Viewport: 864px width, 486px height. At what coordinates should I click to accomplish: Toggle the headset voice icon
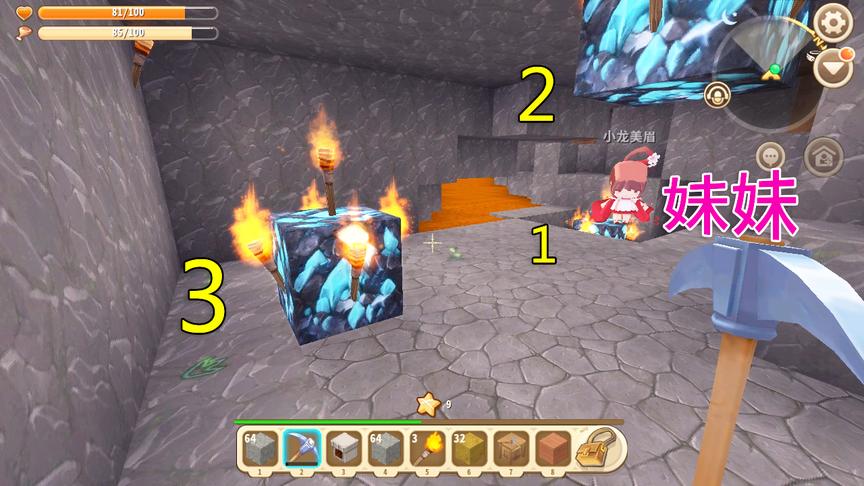click(716, 95)
